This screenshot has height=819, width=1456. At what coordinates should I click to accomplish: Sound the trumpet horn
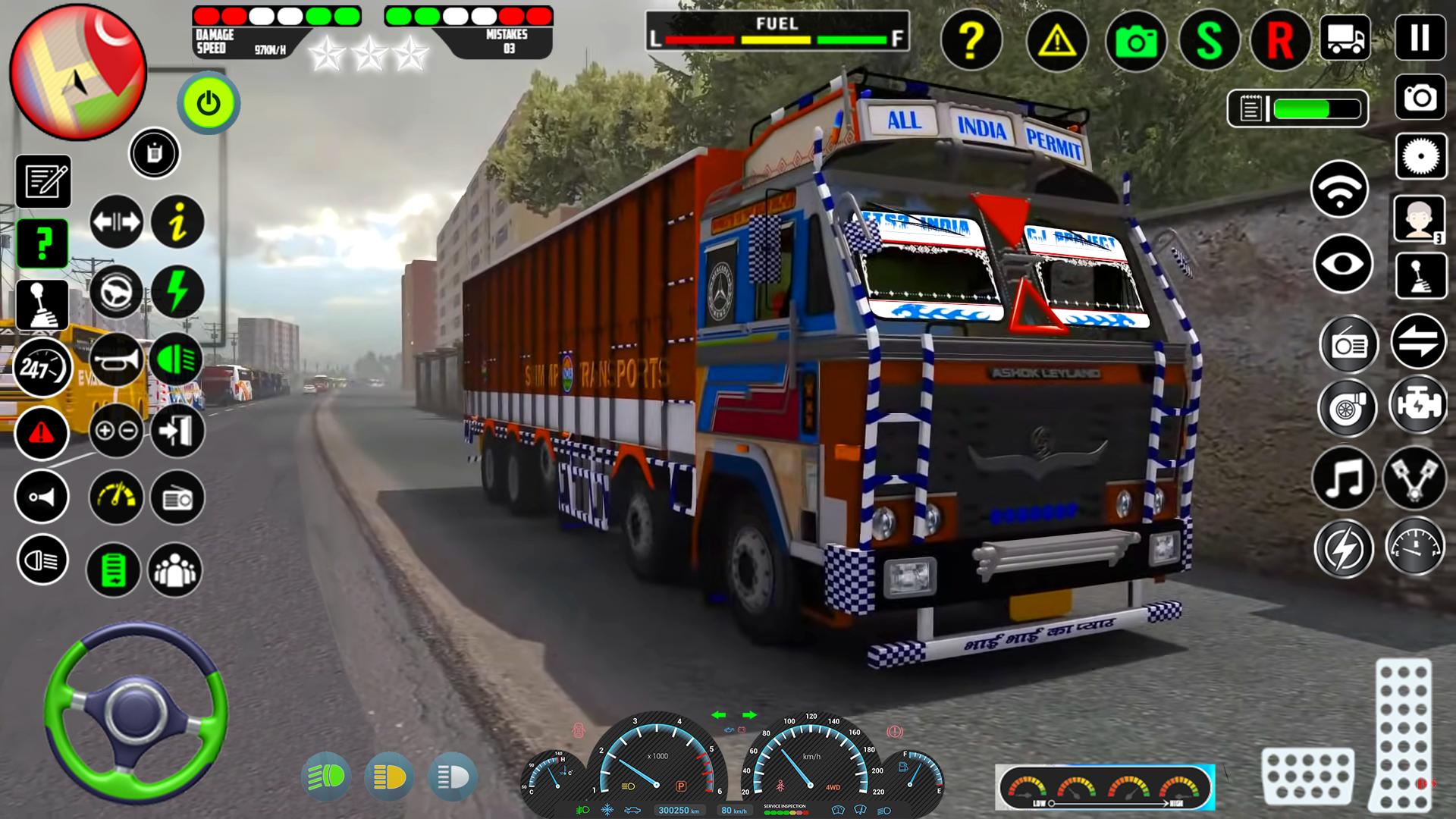click(116, 360)
